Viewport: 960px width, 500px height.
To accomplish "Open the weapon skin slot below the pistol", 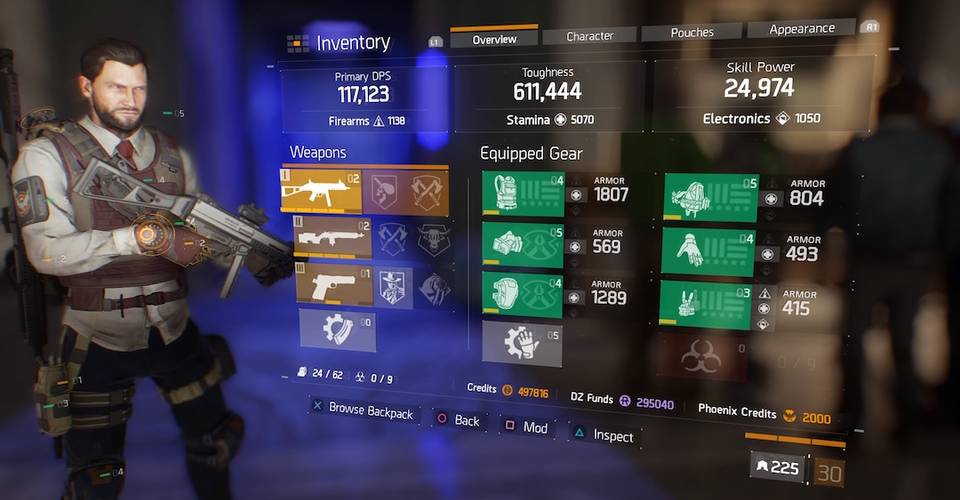I will [x=337, y=331].
